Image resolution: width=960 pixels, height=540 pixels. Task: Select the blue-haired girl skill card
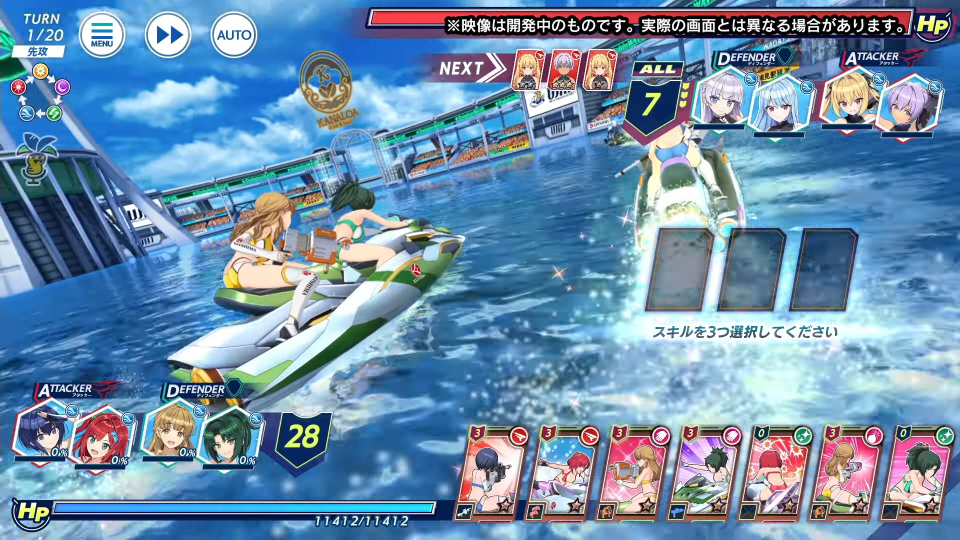click(491, 474)
